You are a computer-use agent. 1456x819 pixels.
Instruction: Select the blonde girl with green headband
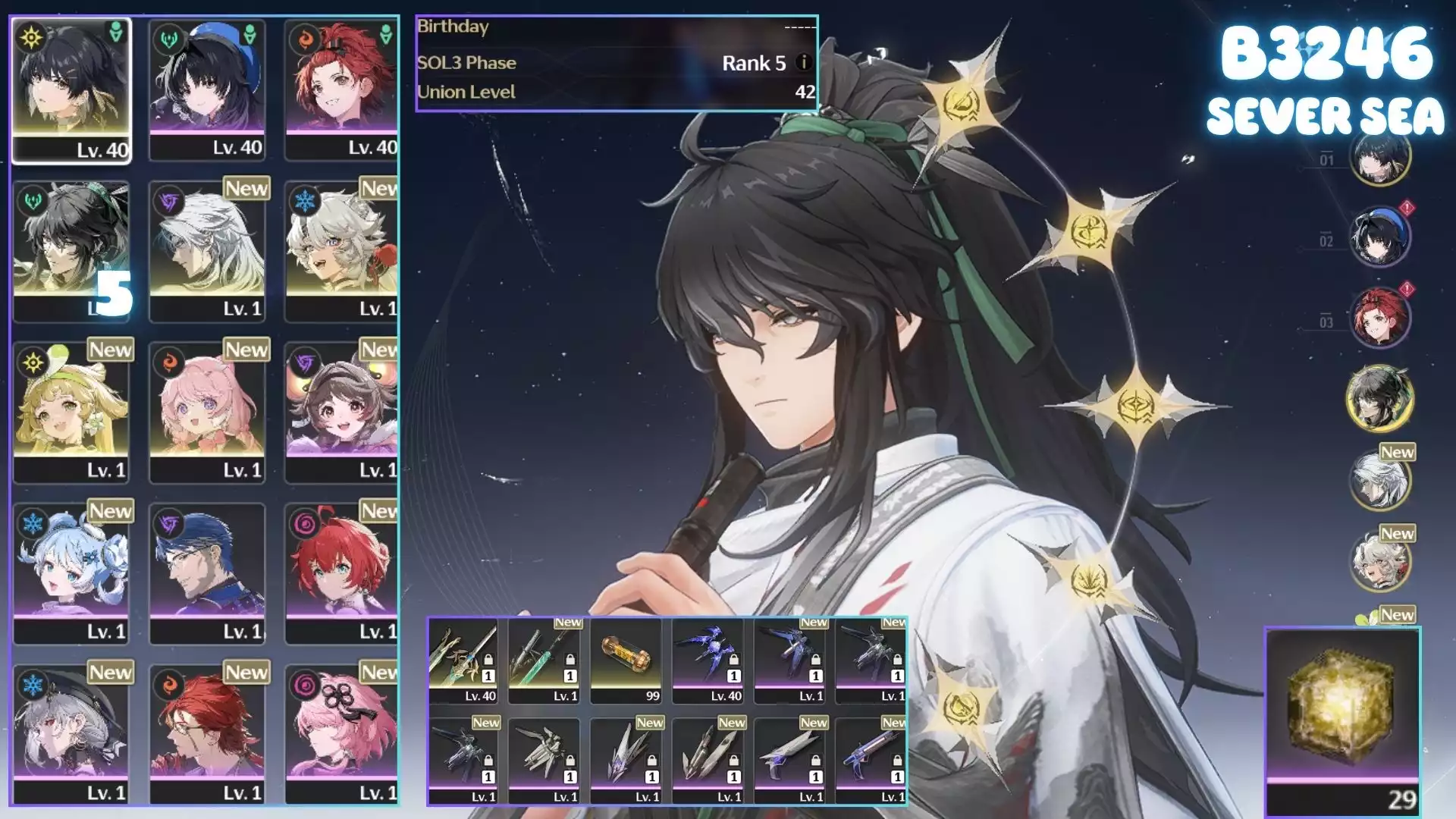coord(71,412)
